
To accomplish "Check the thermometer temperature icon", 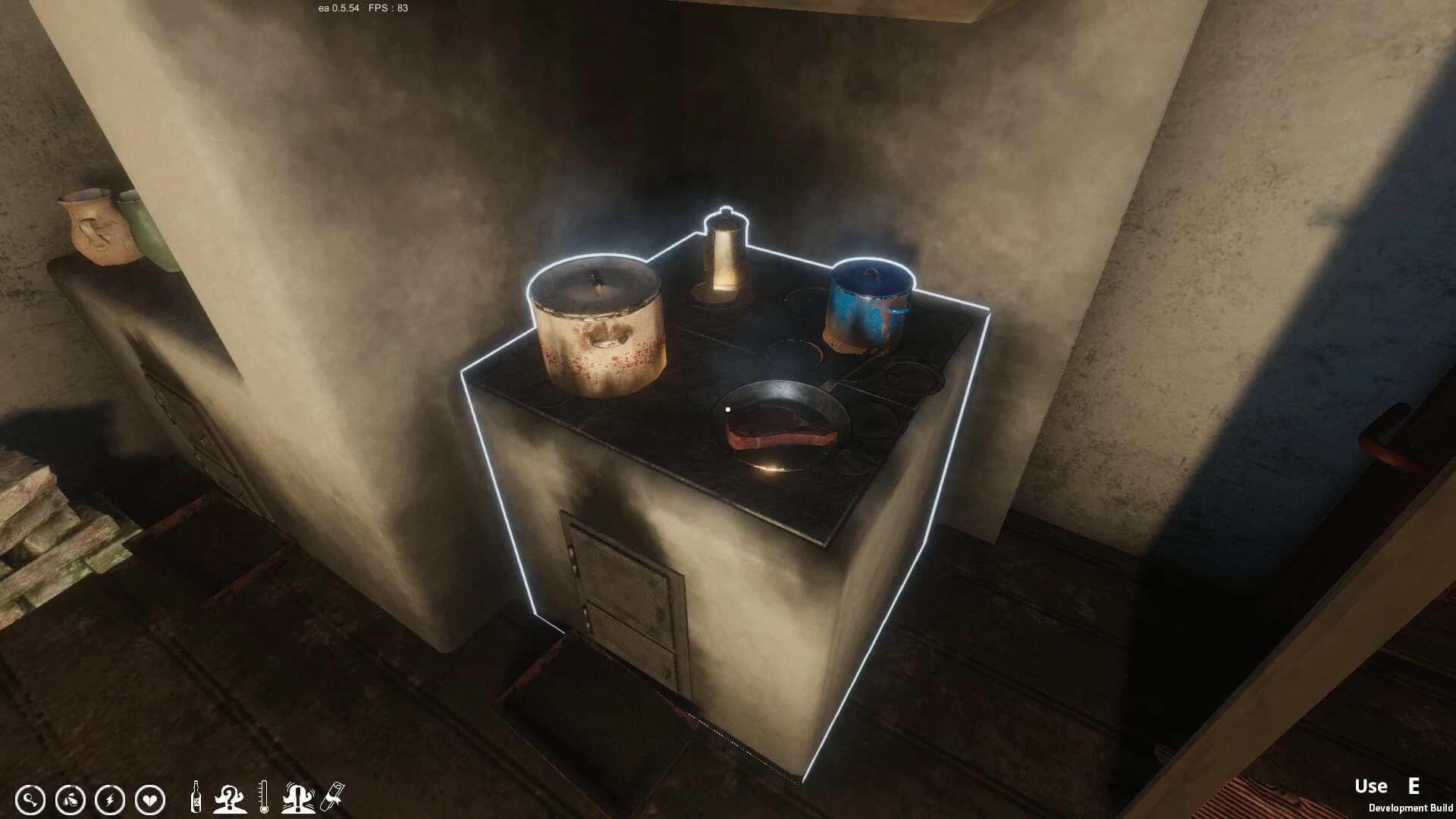I will (x=263, y=797).
